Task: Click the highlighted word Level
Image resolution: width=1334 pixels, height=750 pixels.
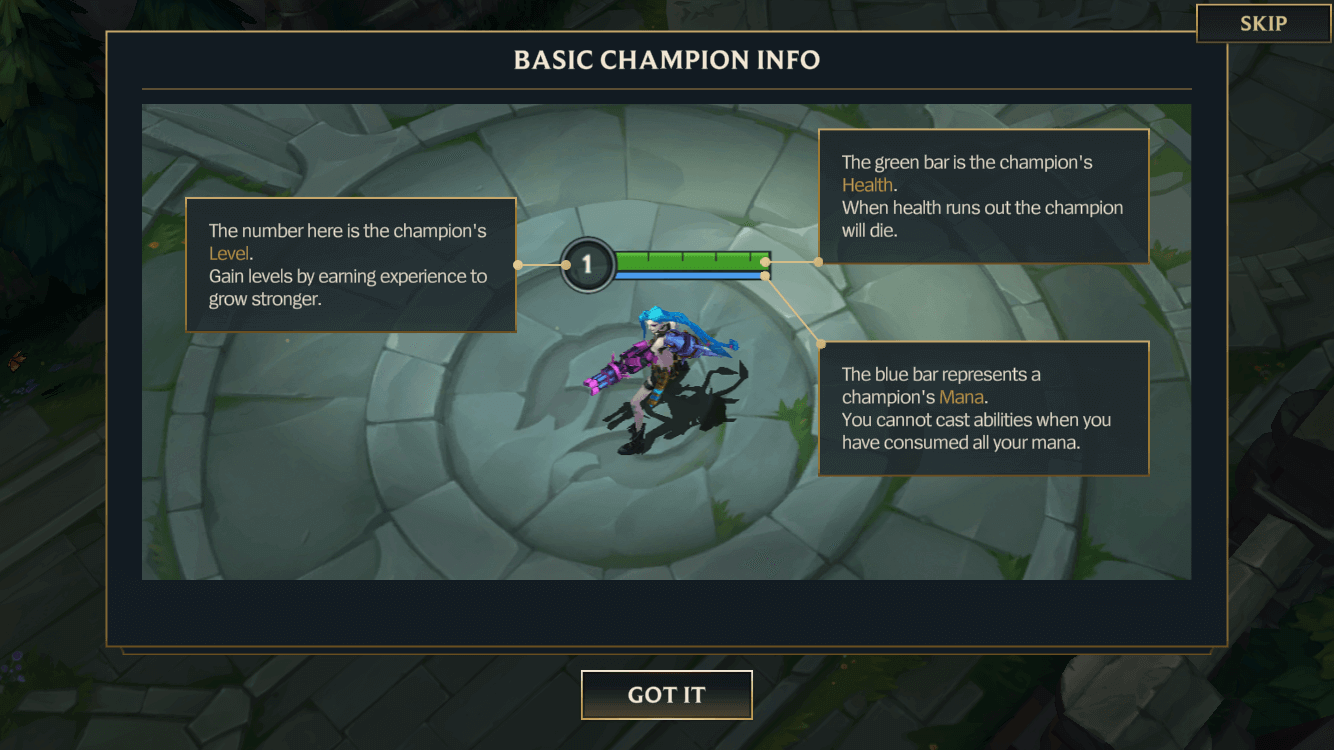Action: 229,253
